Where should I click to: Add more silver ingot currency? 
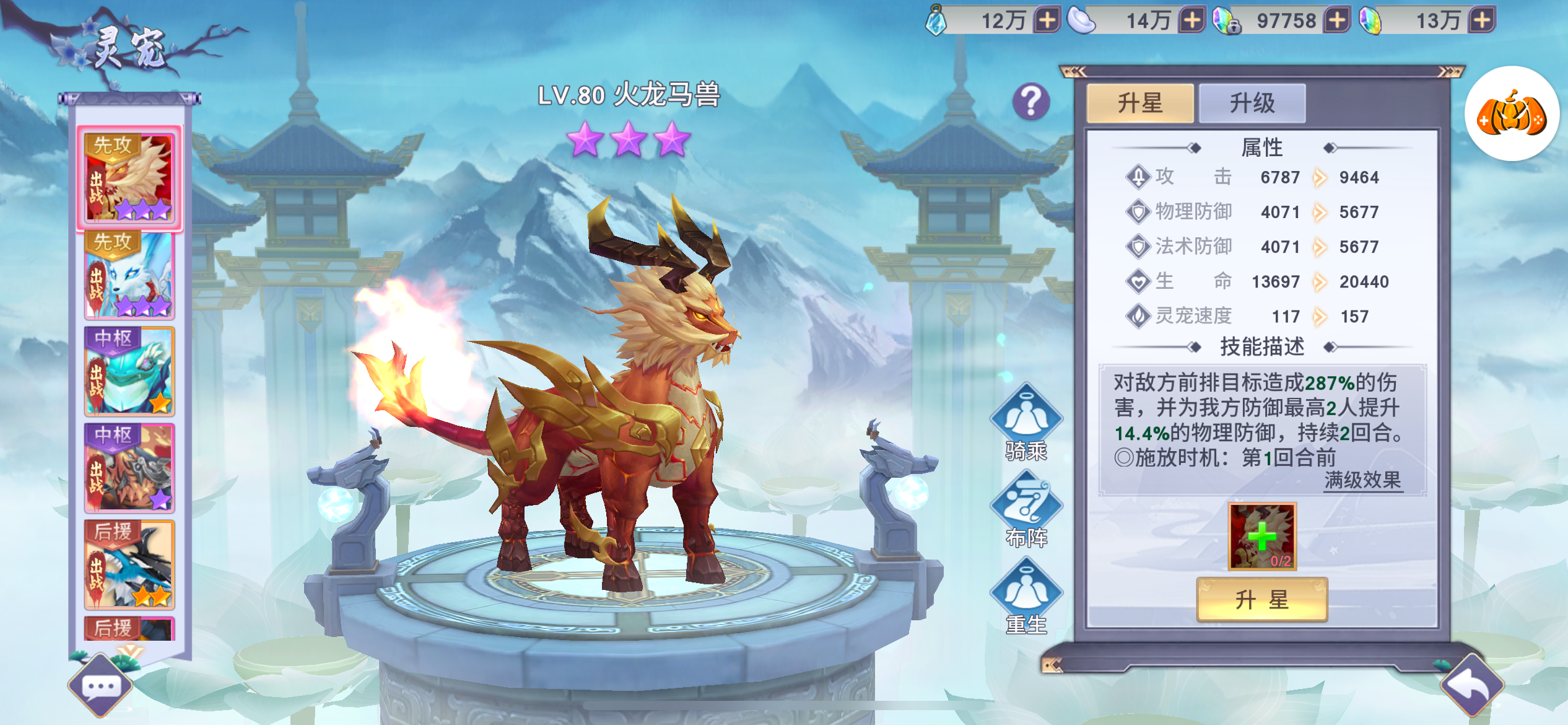(x=1191, y=20)
